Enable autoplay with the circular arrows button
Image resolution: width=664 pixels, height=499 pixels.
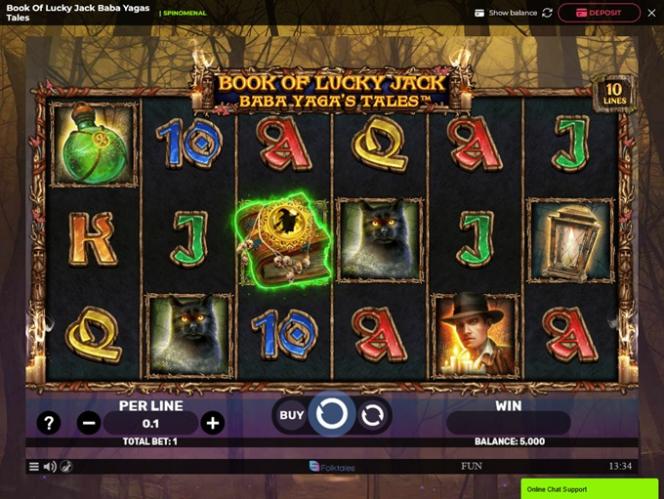point(372,415)
